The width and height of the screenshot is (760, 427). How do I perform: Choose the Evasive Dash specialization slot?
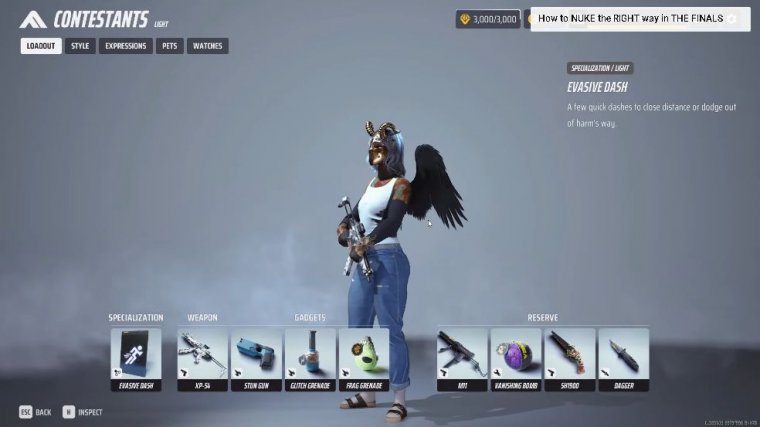135,359
